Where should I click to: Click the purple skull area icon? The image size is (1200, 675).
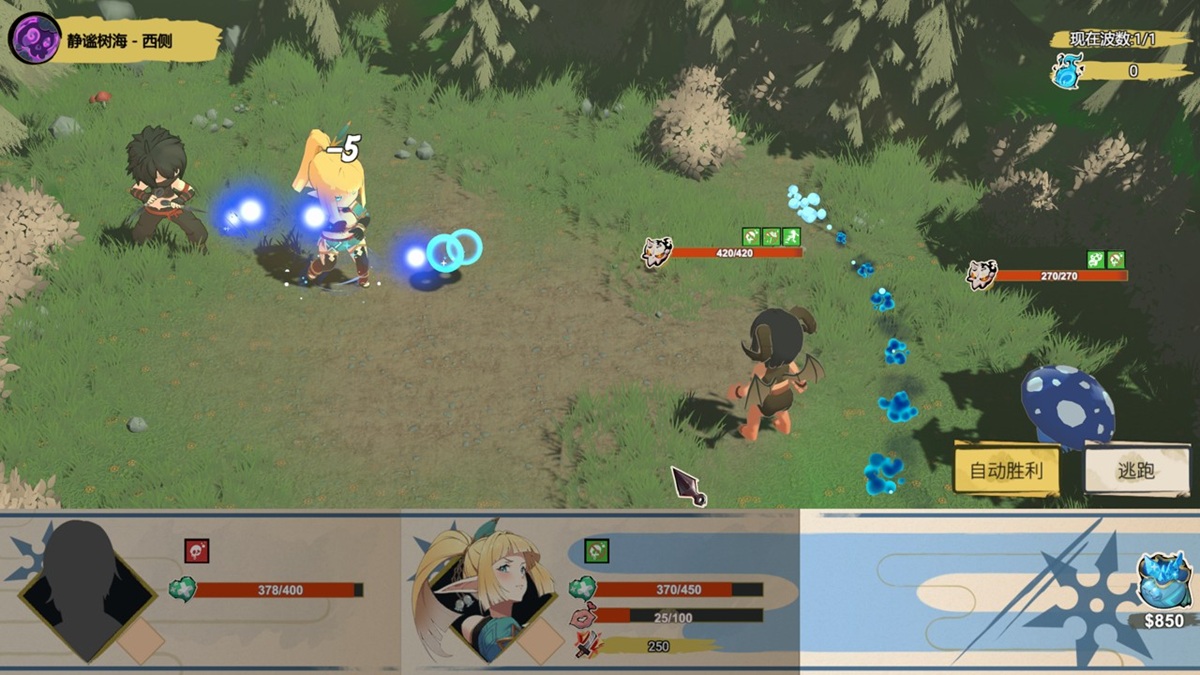tap(33, 38)
